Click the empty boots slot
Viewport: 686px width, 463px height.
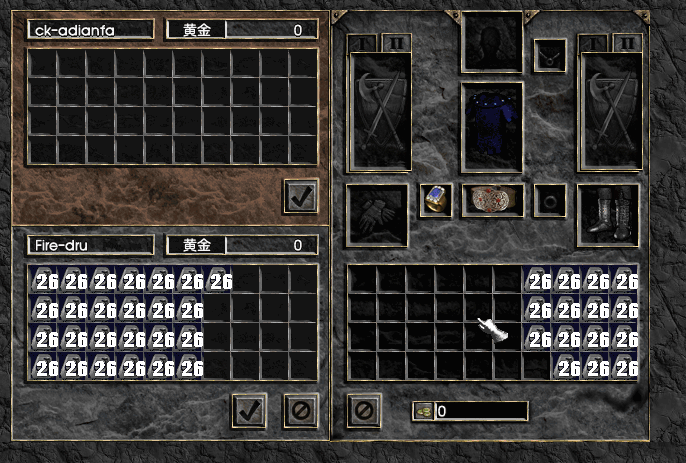(608, 213)
